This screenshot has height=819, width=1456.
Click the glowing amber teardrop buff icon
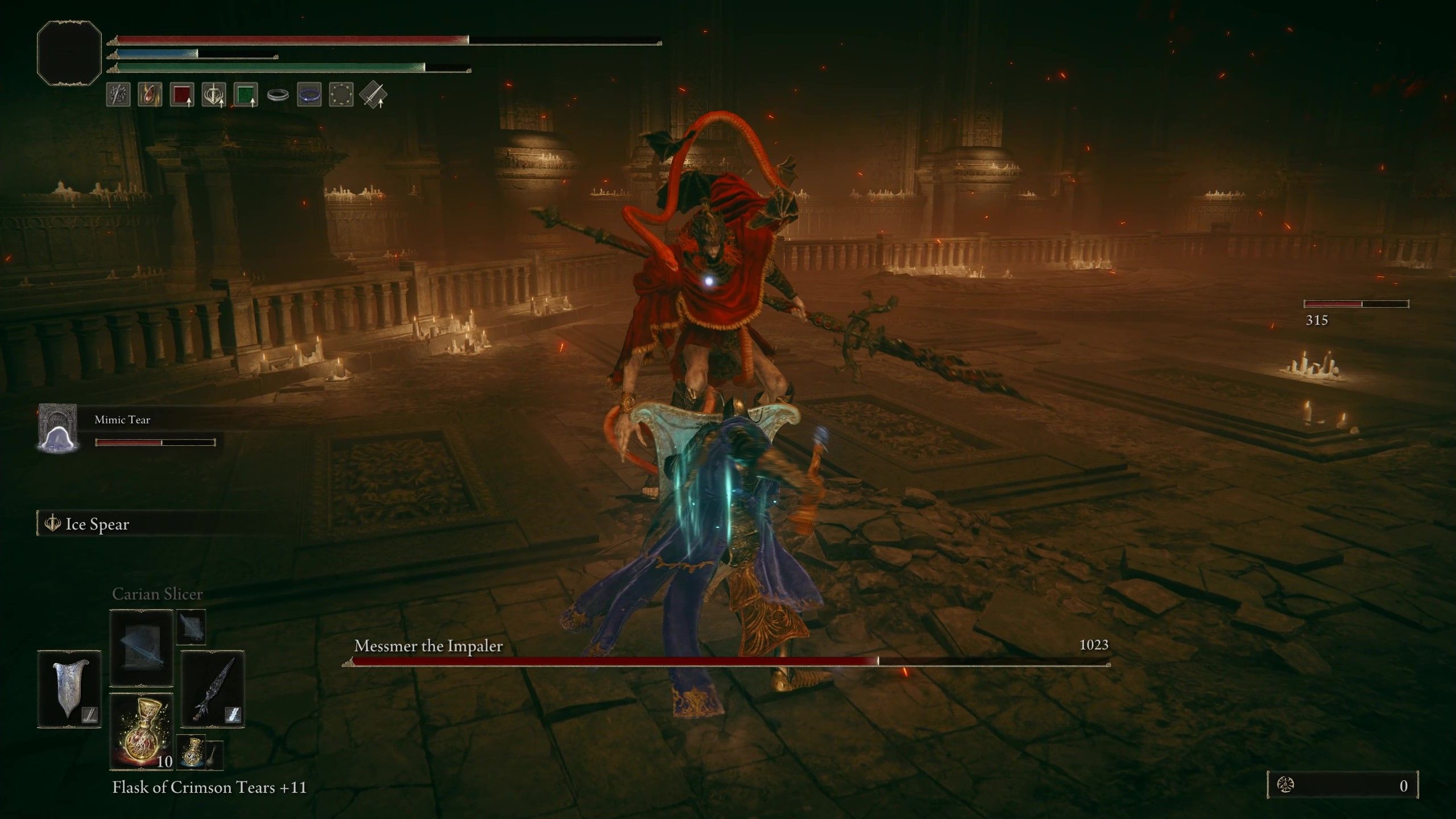point(150,95)
